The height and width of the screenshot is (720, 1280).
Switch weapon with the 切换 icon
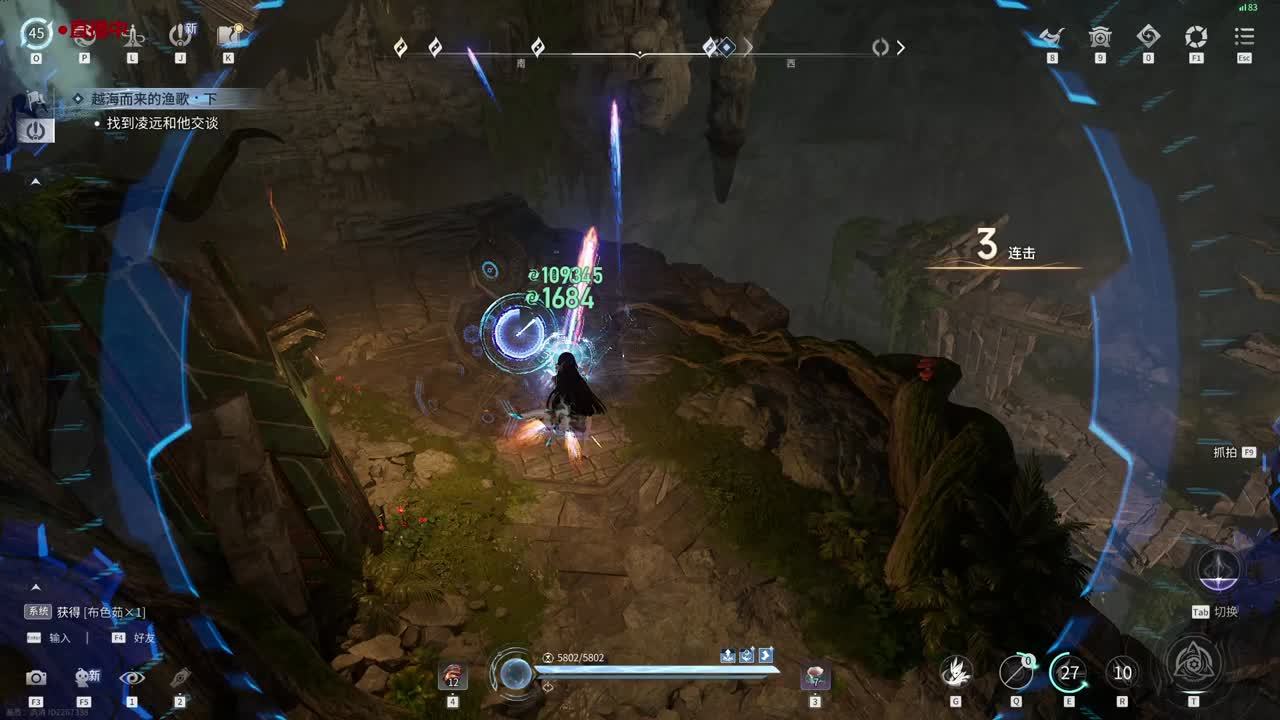[1219, 571]
